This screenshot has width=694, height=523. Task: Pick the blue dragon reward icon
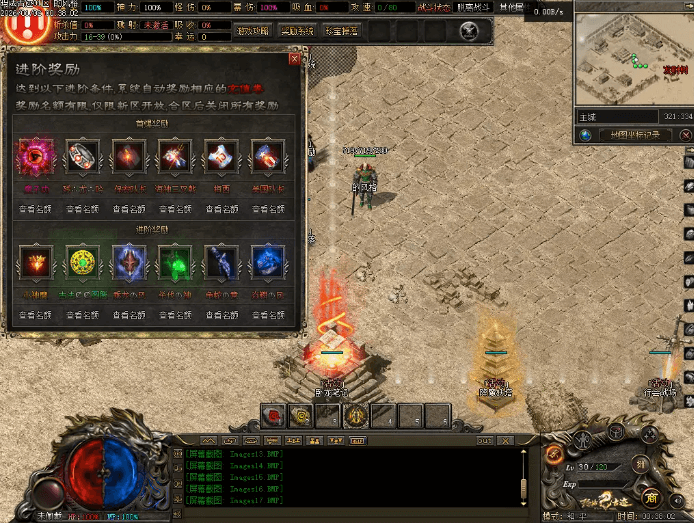[267, 263]
